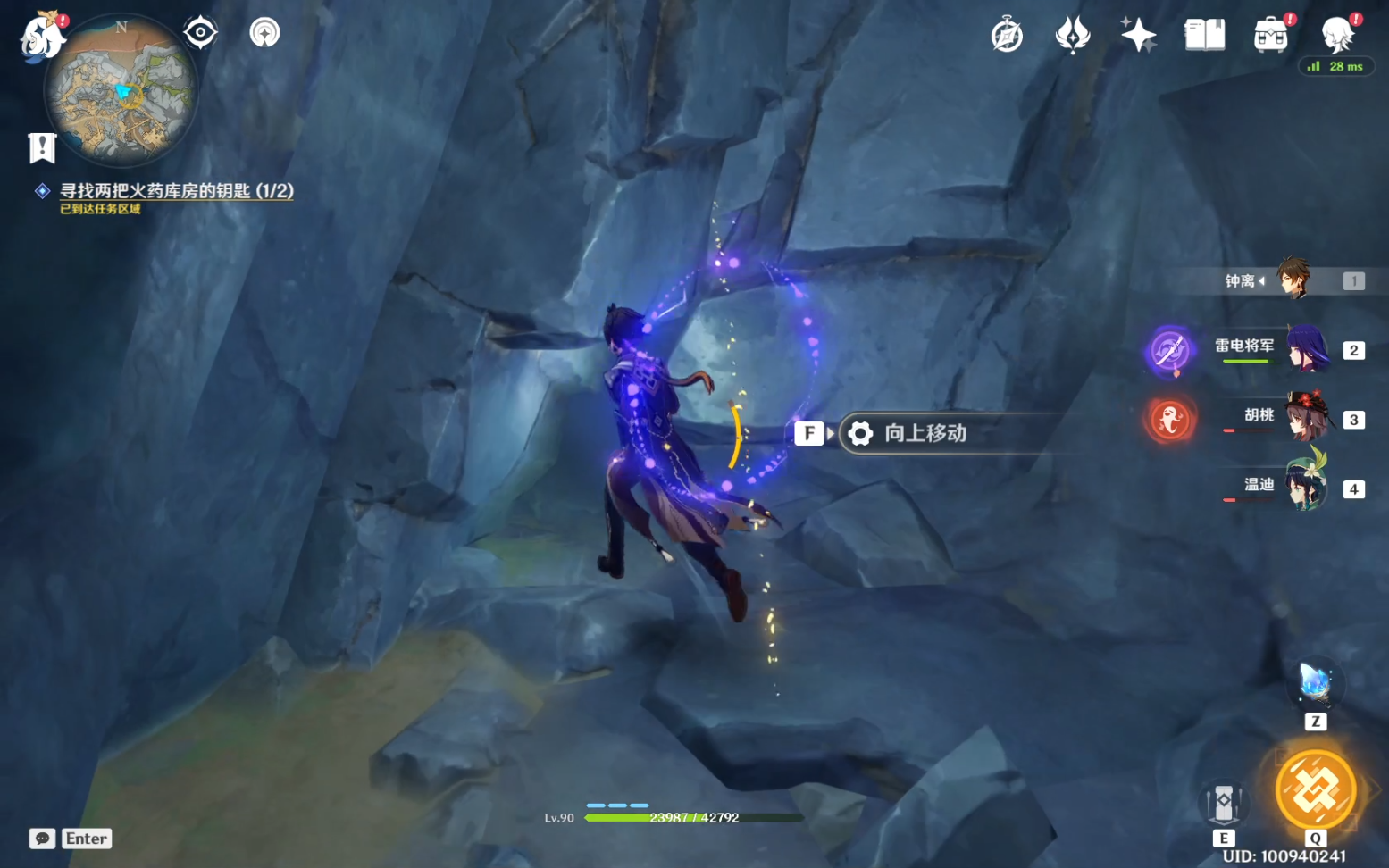Open the Paimon menu icon
The width and height of the screenshot is (1389, 868).
click(x=43, y=38)
